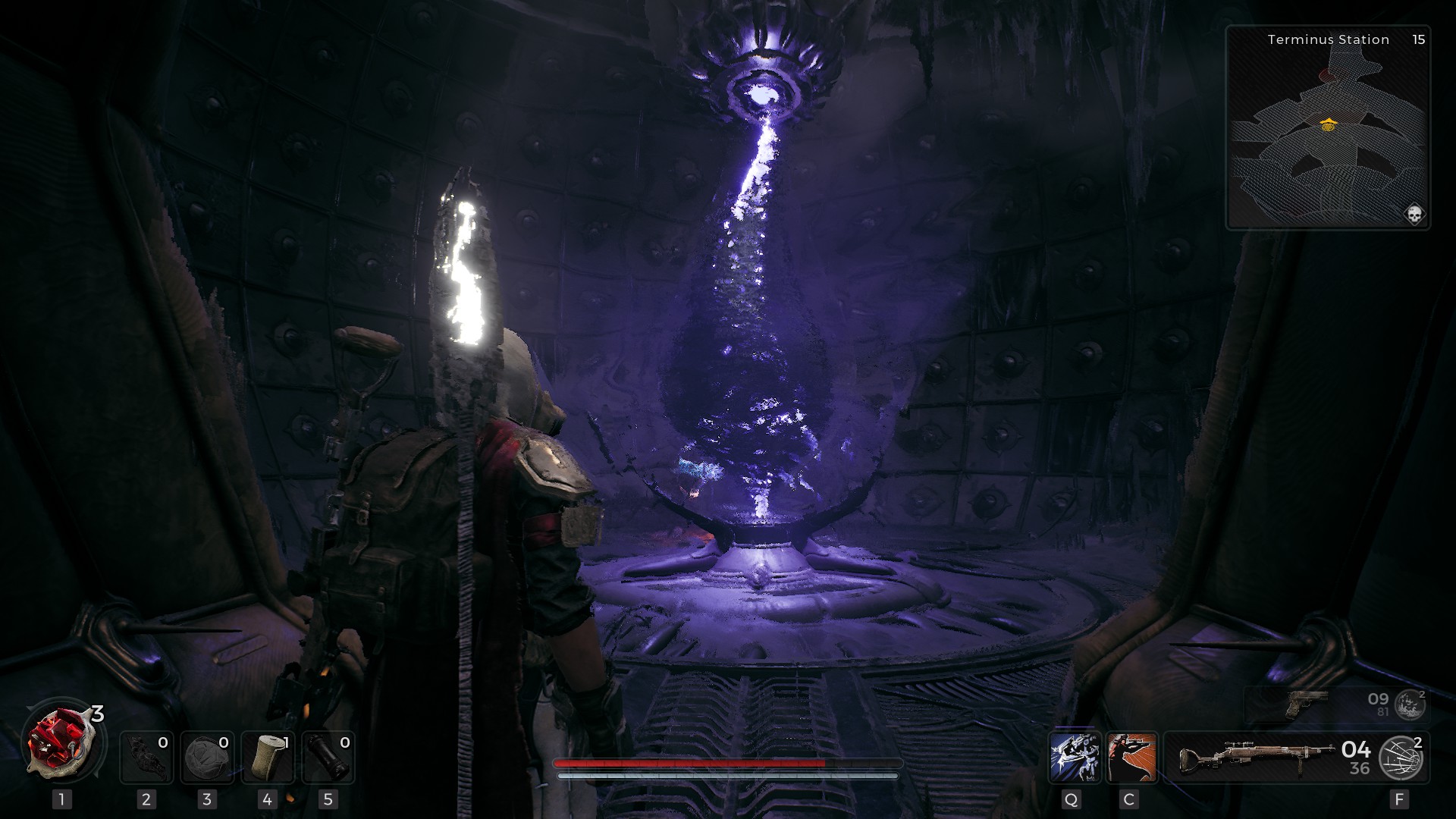Switch to the pistol sidearm slot
Viewport: 1456px width, 819px height.
pos(1307,704)
